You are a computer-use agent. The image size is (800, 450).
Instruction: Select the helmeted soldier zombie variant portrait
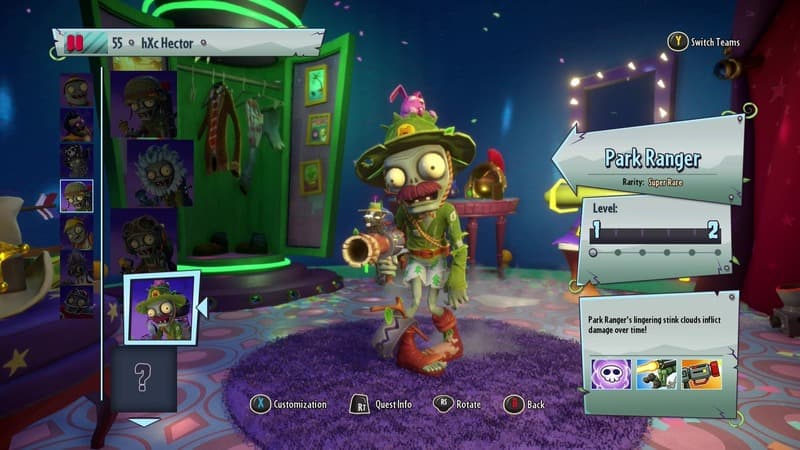click(144, 103)
